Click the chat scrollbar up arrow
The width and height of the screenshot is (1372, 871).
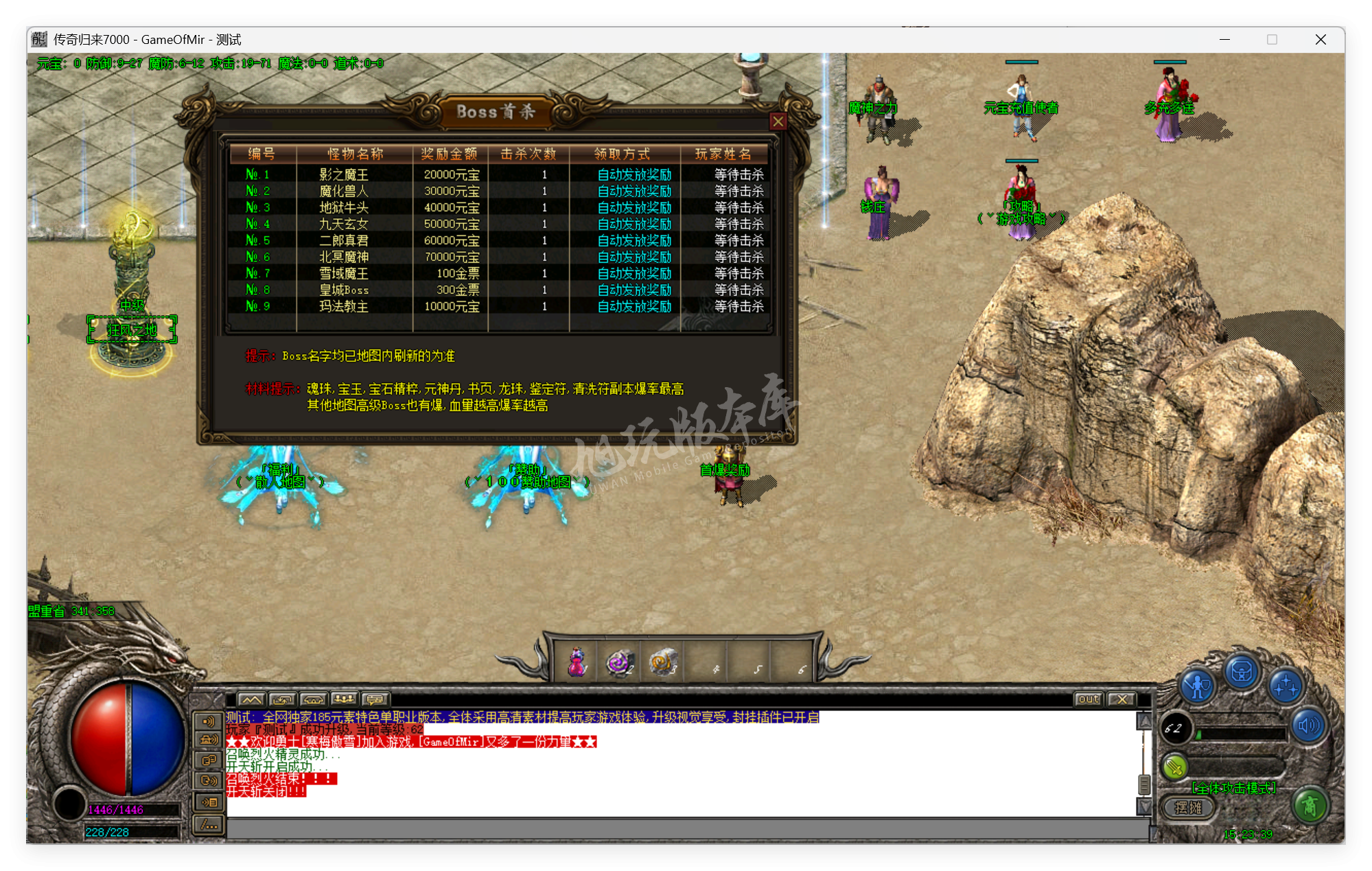(1145, 720)
